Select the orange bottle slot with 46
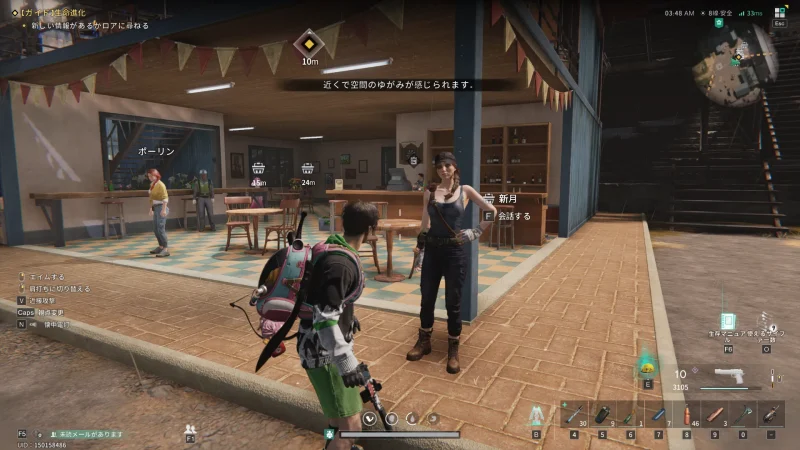This screenshot has width=800, height=450. (687, 414)
